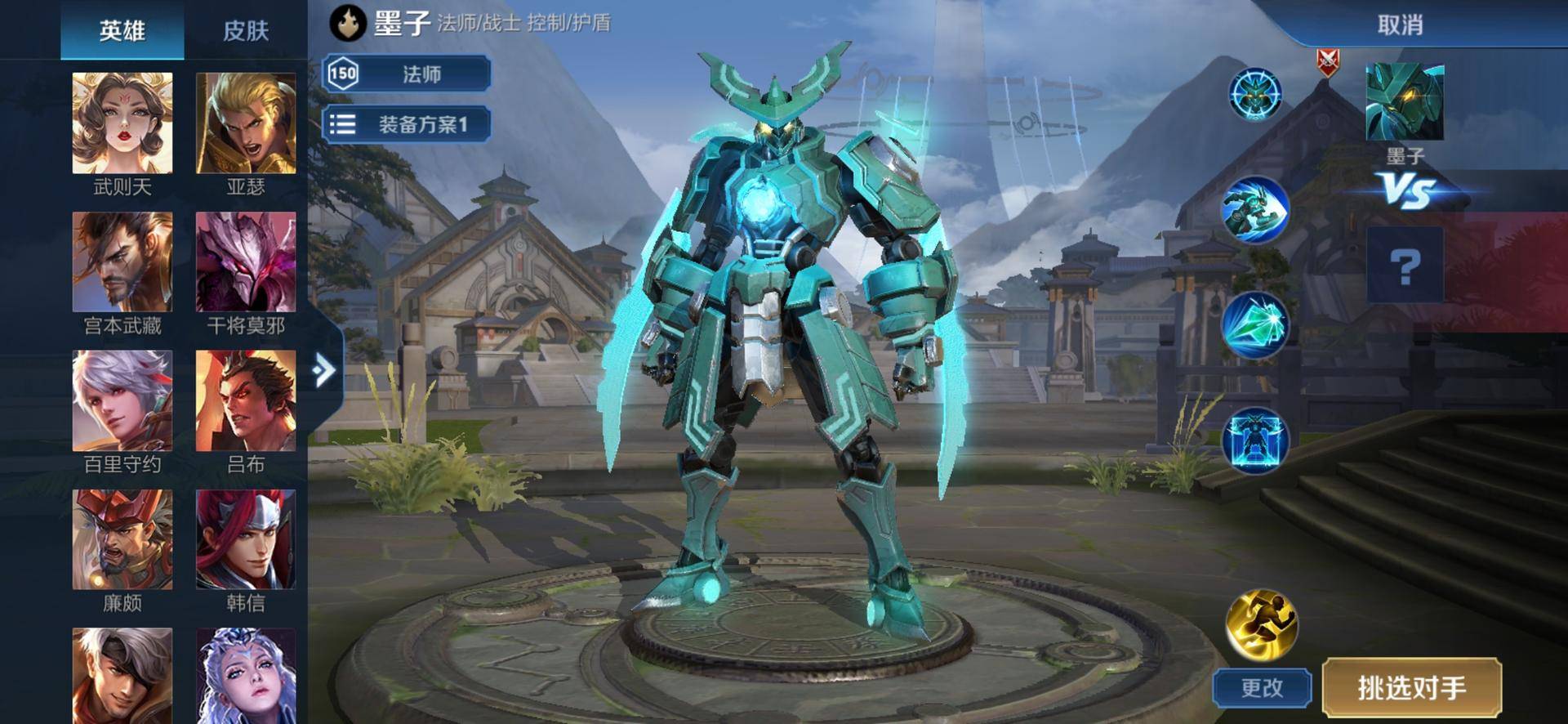Pick 宫本武藏 hero portrait

tap(122, 262)
